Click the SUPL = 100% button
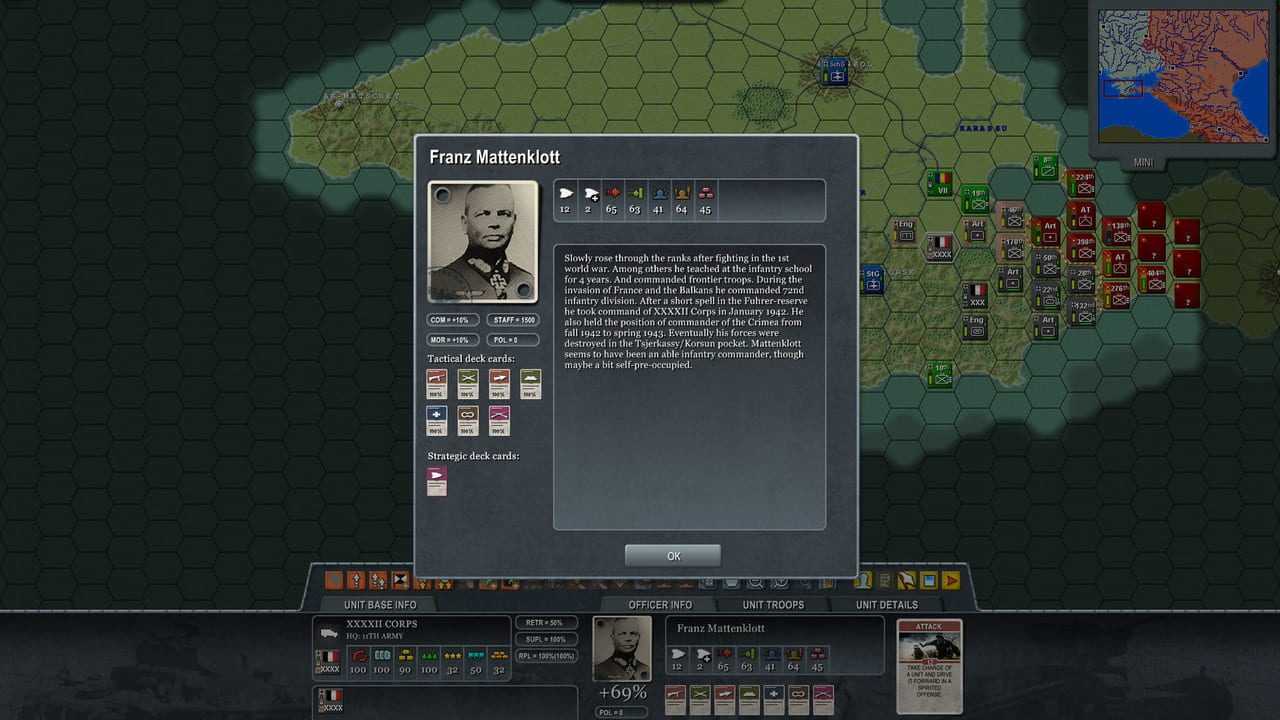The image size is (1280, 720). 546,639
